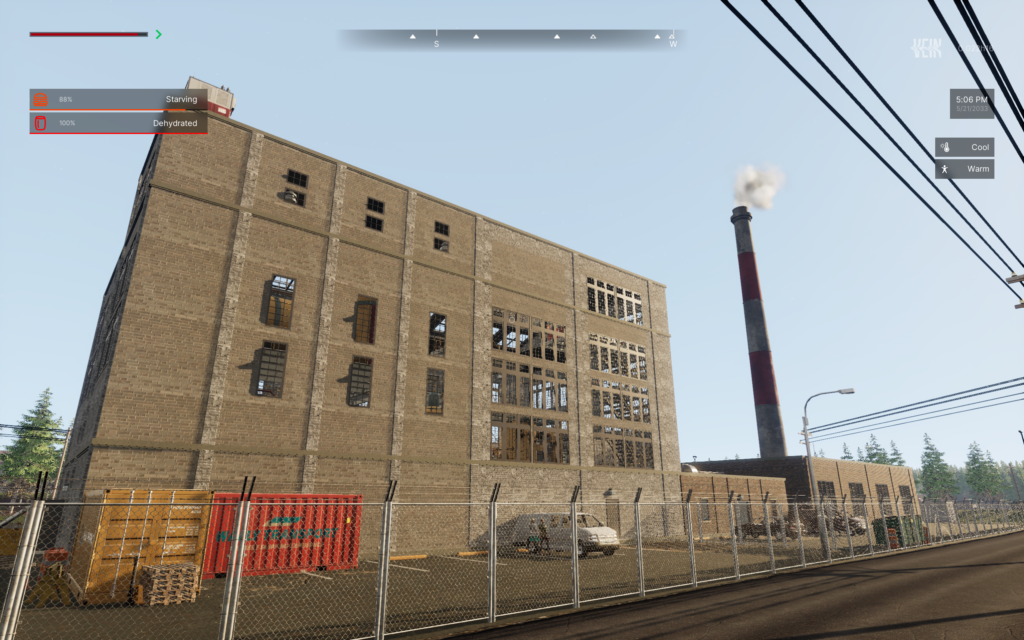1024x640 pixels.
Task: Click the 5:06 PM clock panel
Action: [x=971, y=103]
